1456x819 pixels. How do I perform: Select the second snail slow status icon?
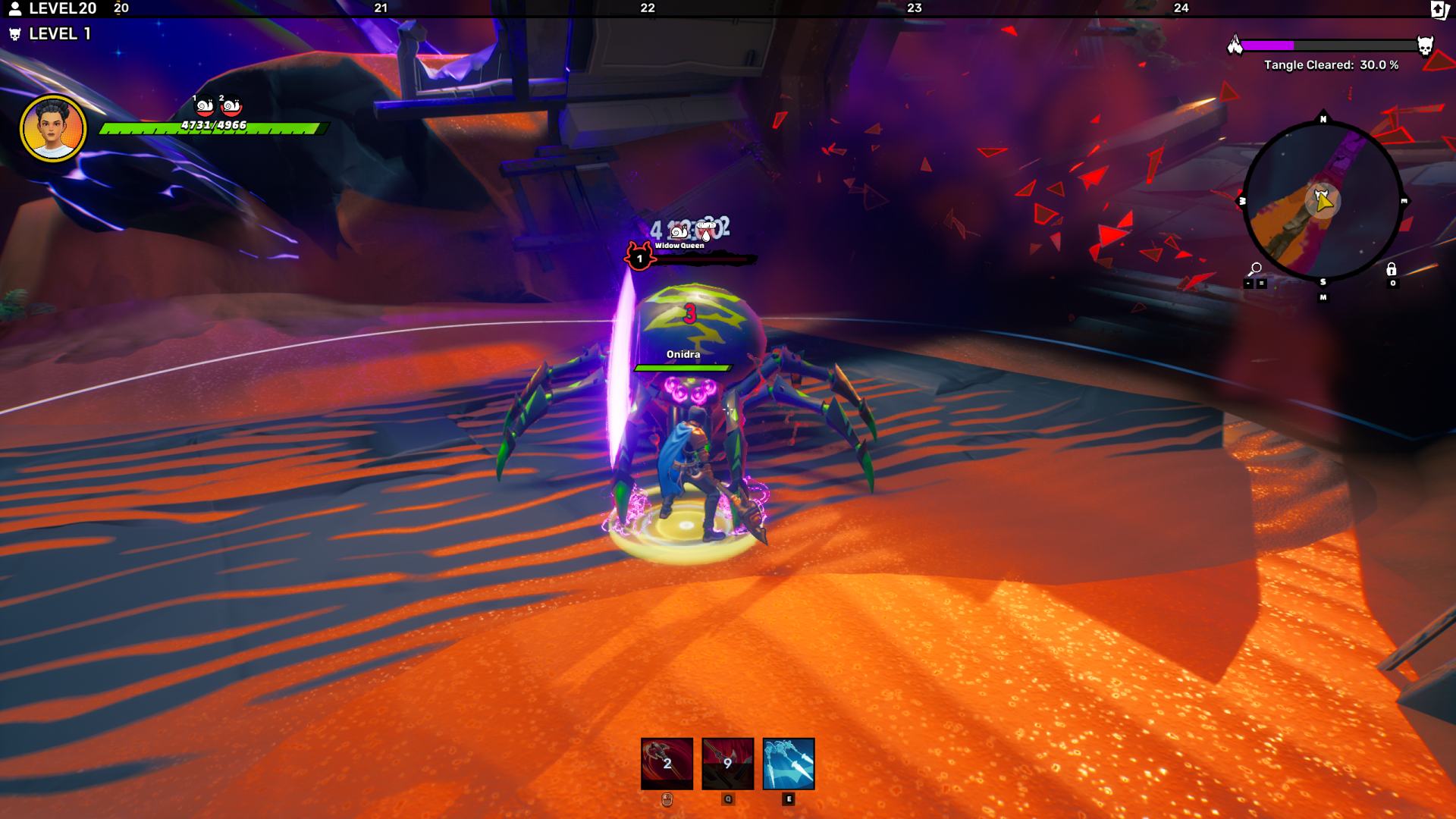[231, 106]
